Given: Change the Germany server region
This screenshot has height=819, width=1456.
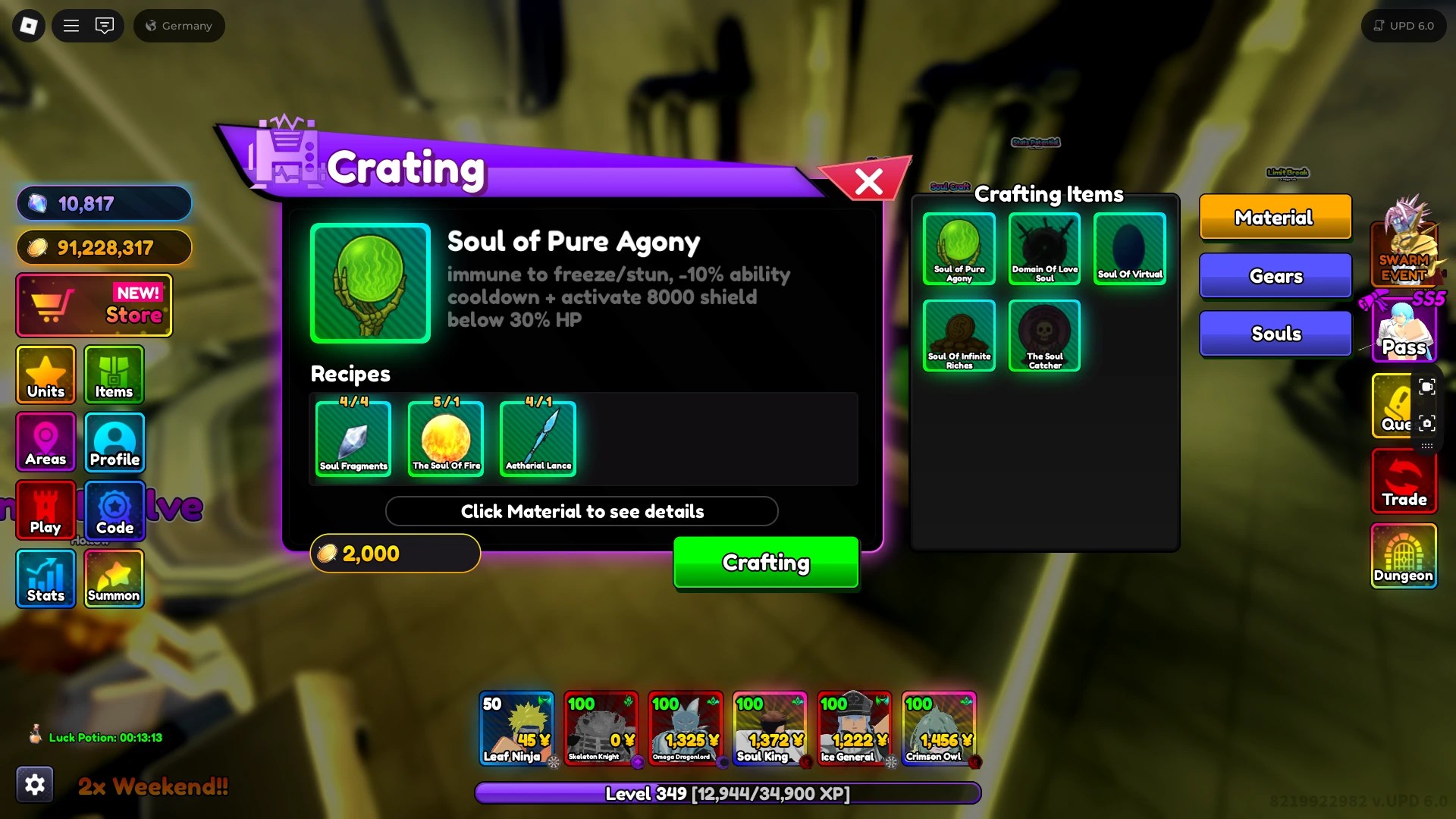Looking at the screenshot, I should pos(179,25).
